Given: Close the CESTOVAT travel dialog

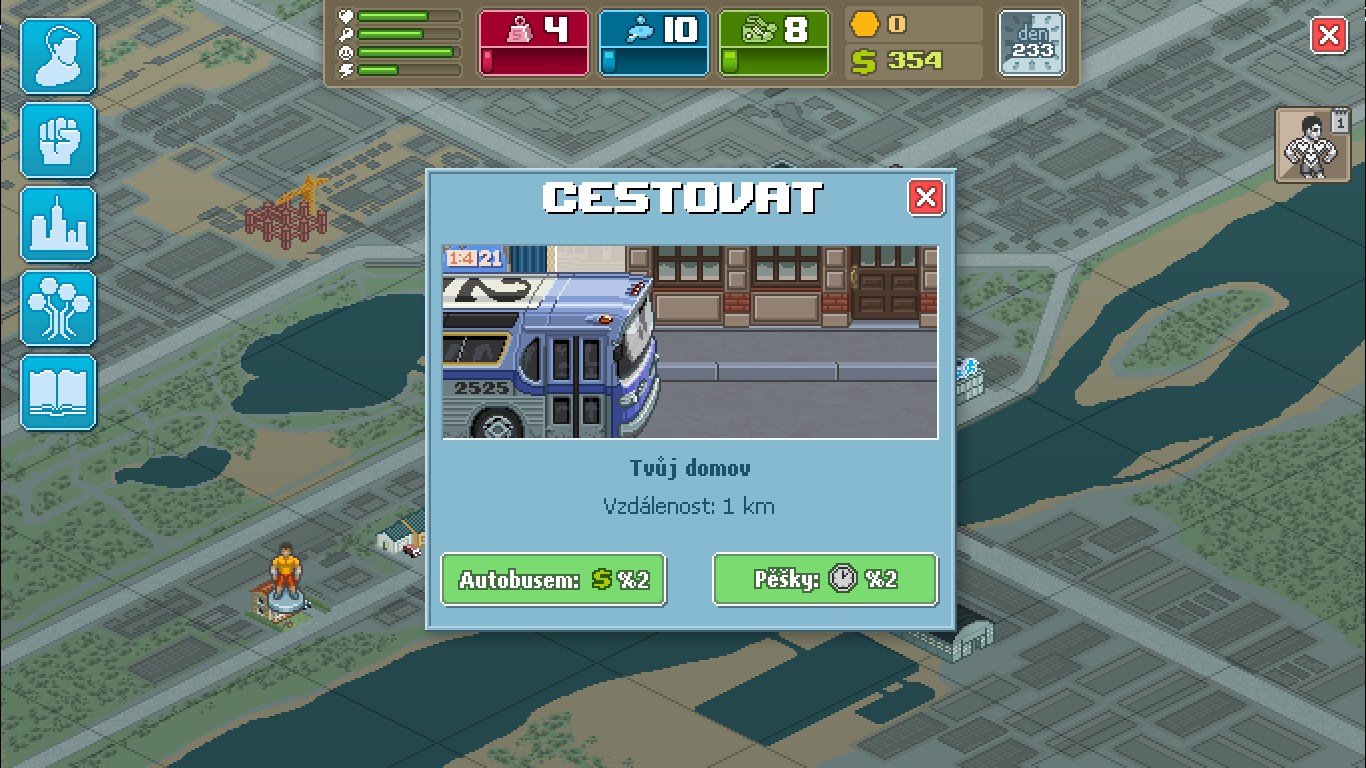Looking at the screenshot, I should tap(926, 198).
